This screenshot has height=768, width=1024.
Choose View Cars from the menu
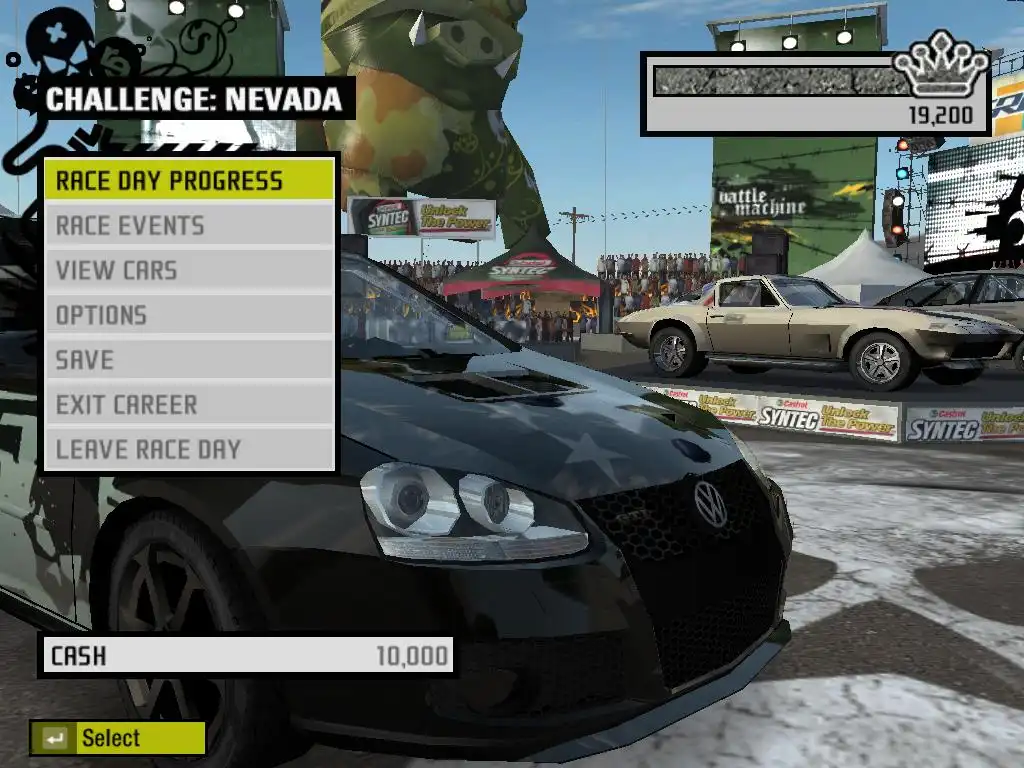click(188, 270)
